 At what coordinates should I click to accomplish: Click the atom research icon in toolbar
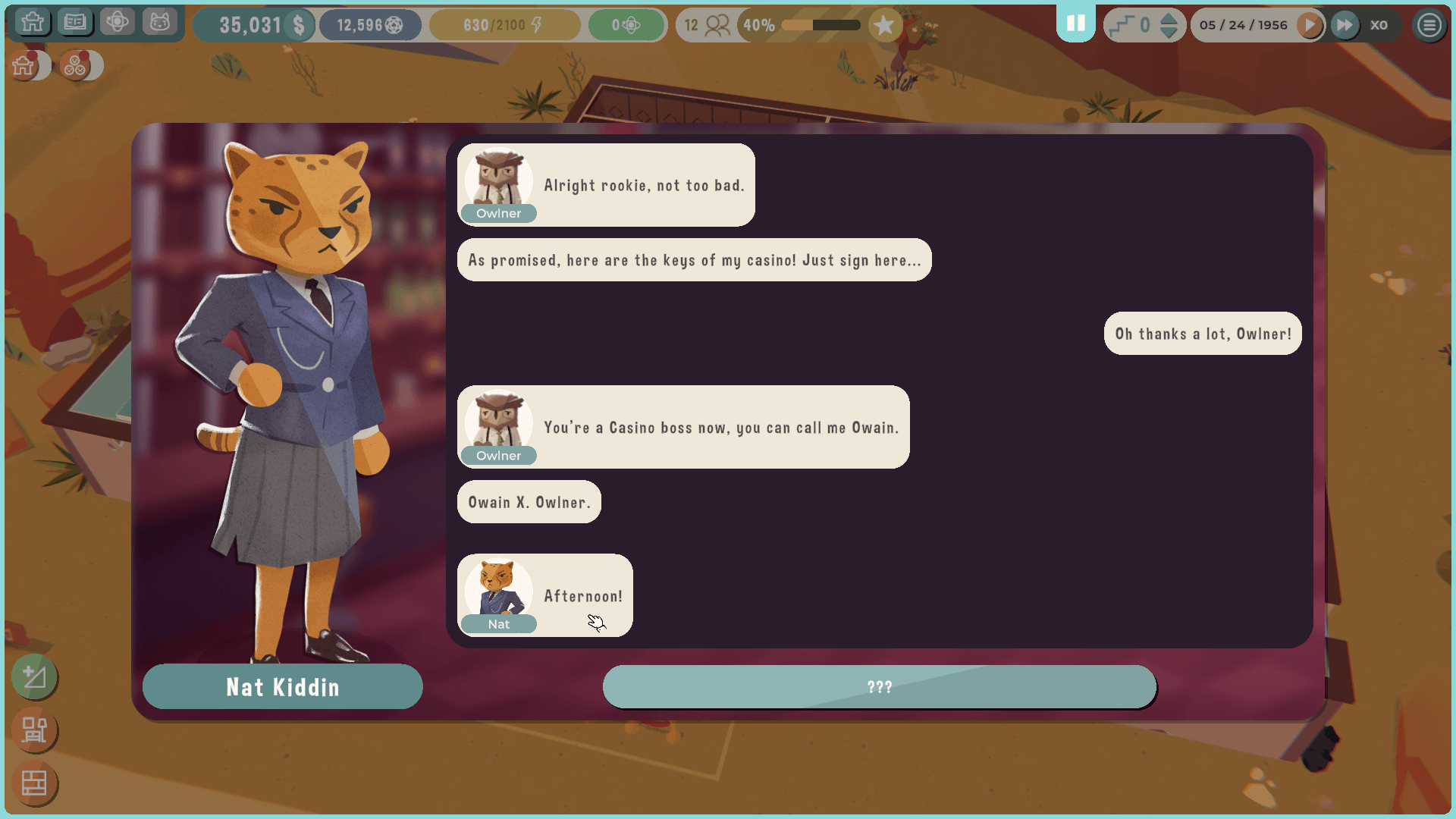[118, 23]
